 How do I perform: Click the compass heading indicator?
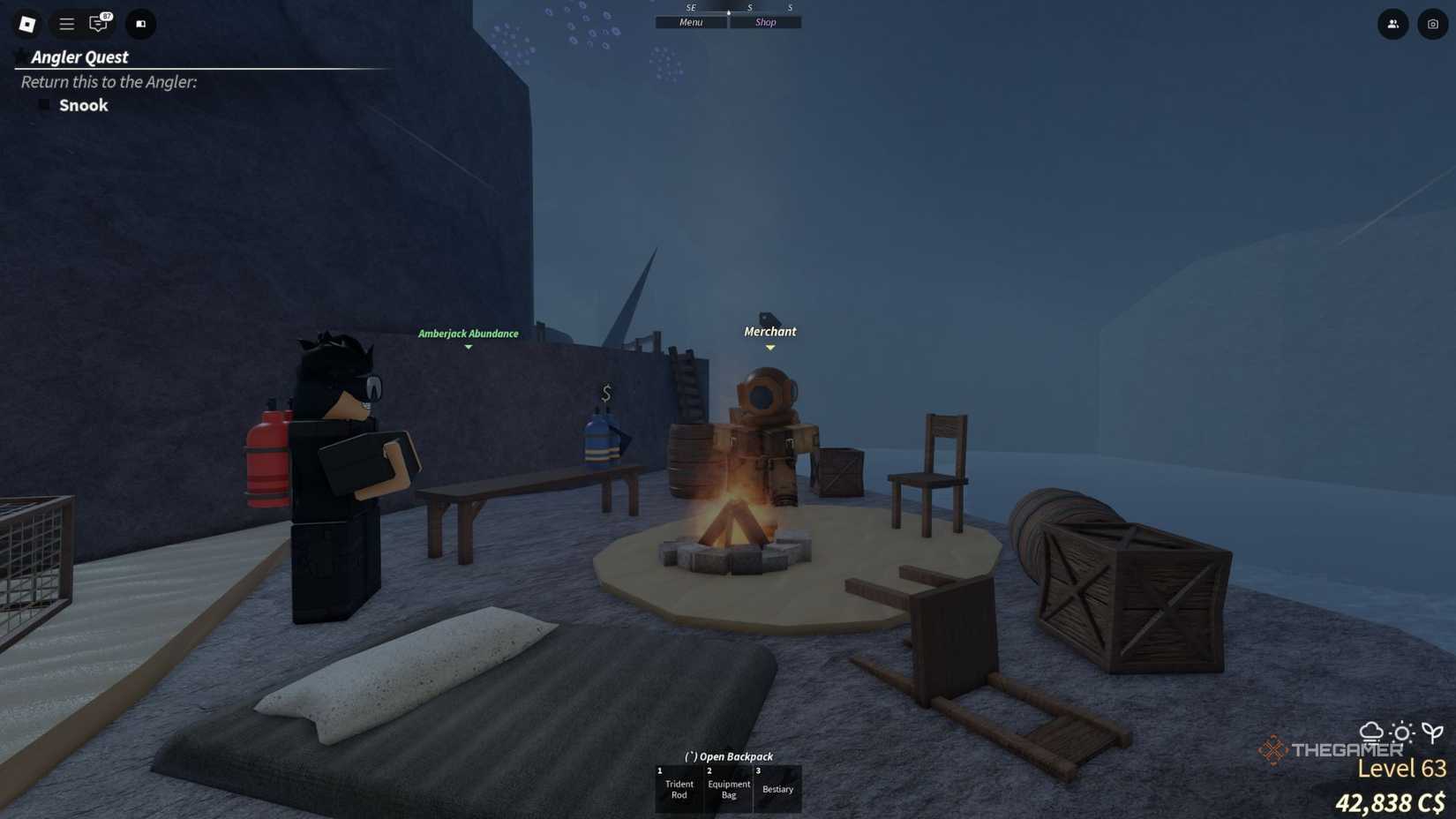click(x=728, y=12)
